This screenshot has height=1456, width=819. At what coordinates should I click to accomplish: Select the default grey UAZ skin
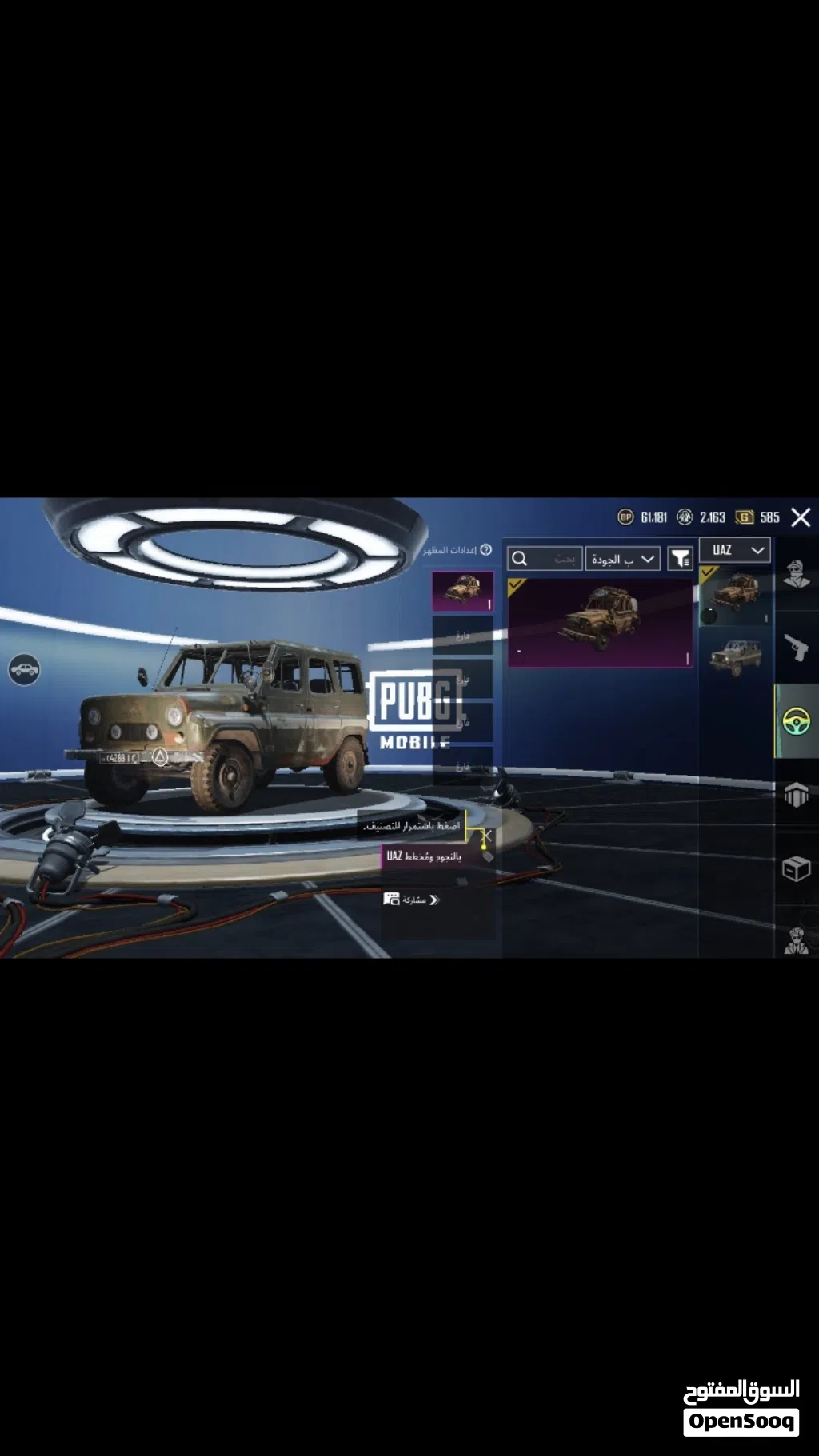point(735,657)
